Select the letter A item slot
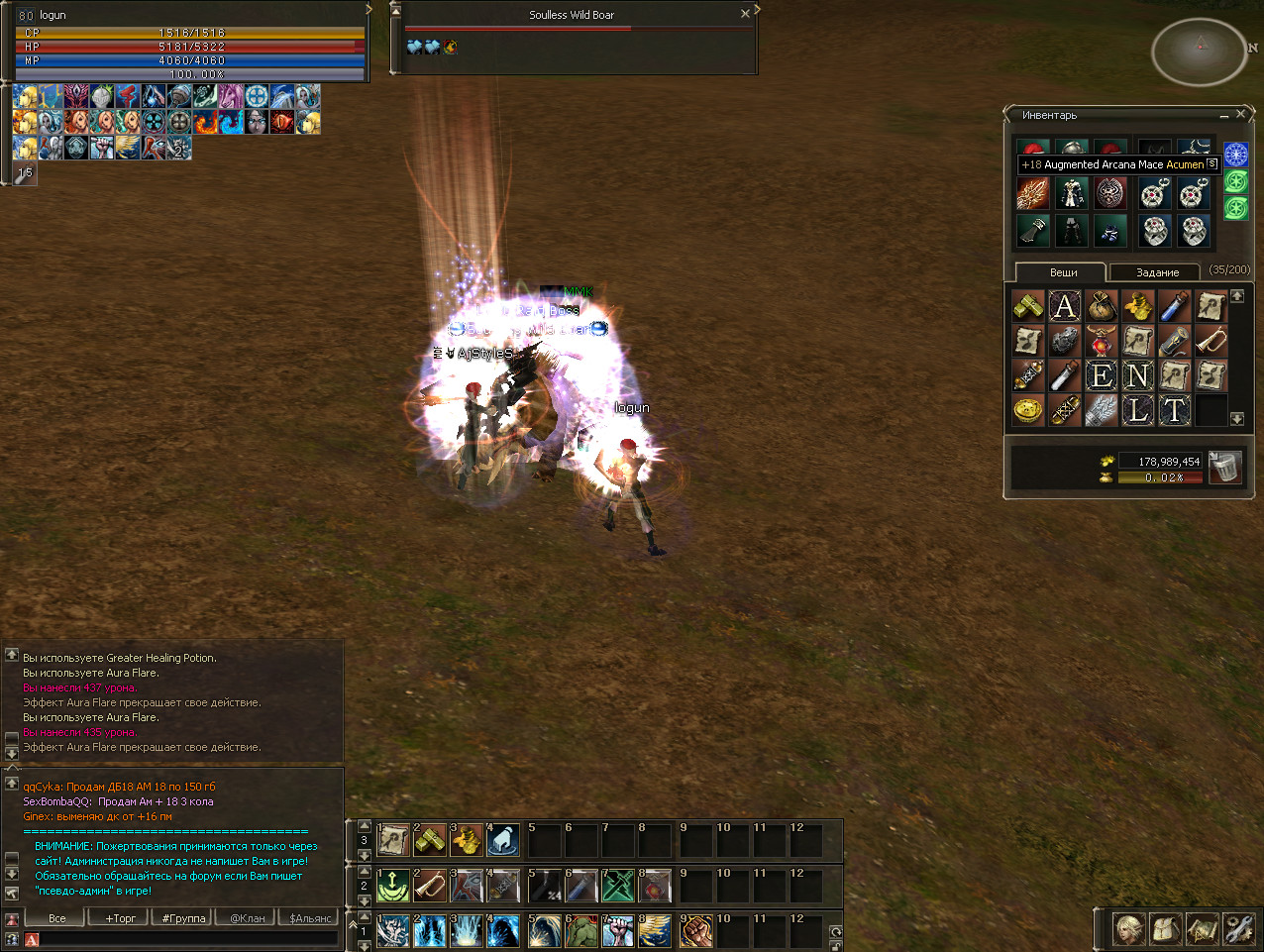 pos(1065,307)
